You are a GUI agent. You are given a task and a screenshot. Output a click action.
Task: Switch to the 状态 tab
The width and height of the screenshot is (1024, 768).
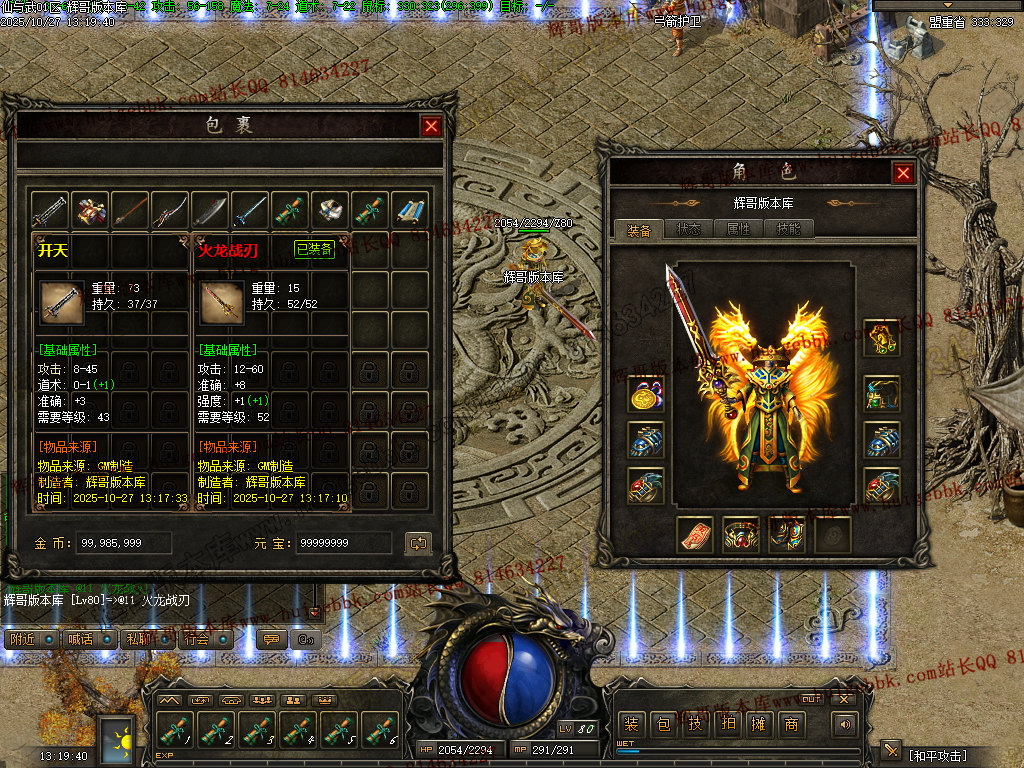pyautogui.click(x=689, y=229)
